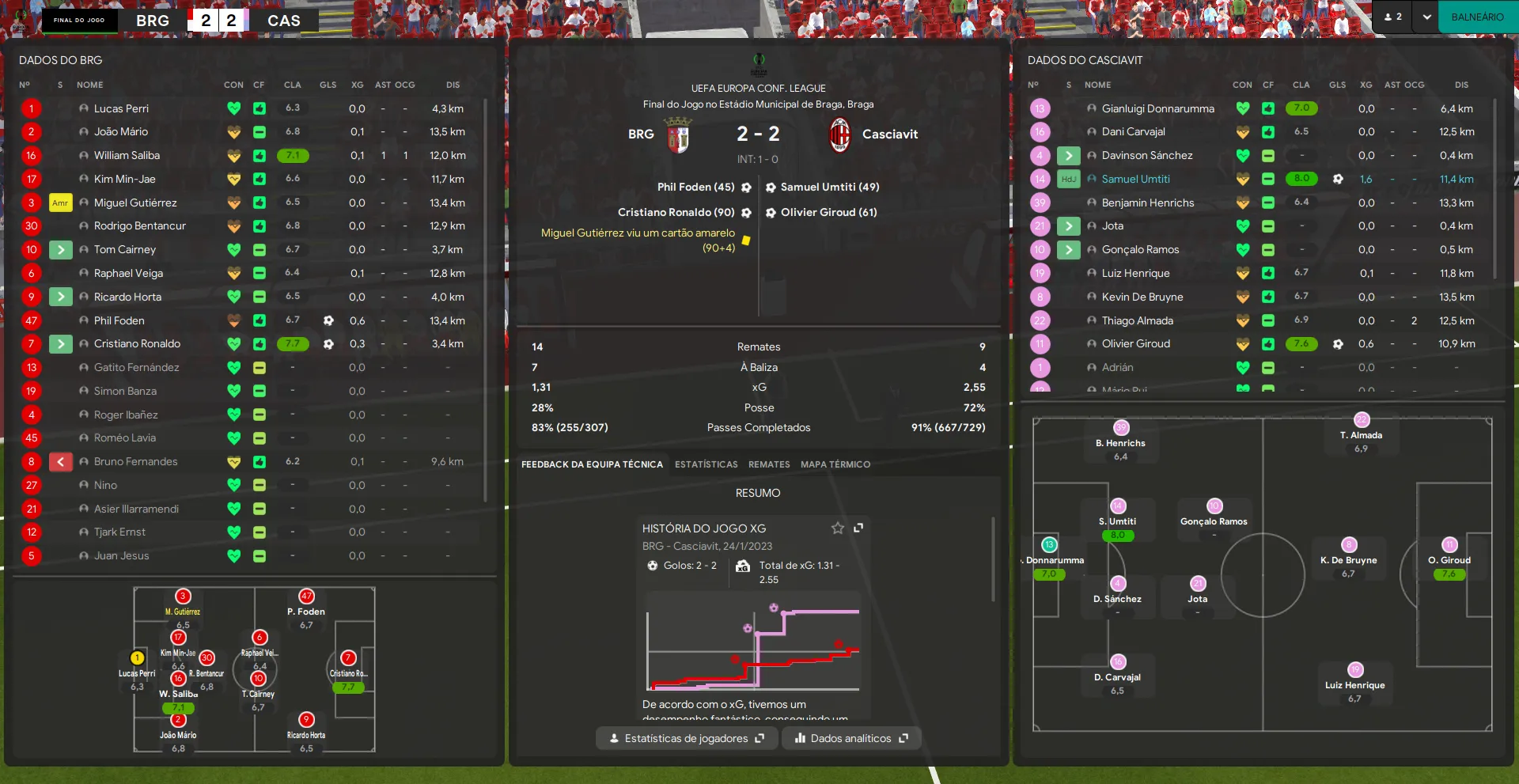Expand the História do Jogo xG panel
The image size is (1519, 784).
tap(858, 528)
